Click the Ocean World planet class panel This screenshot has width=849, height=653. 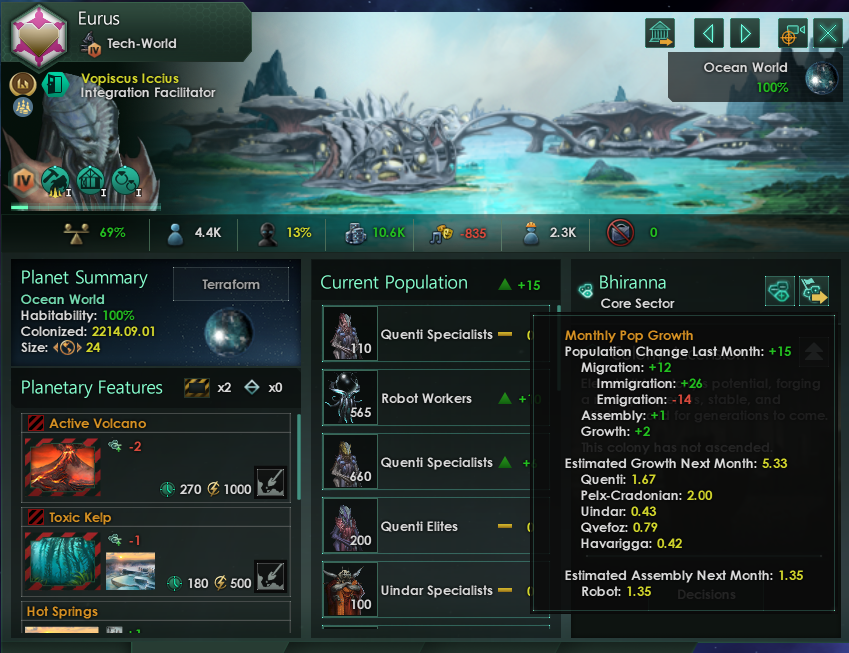(755, 77)
